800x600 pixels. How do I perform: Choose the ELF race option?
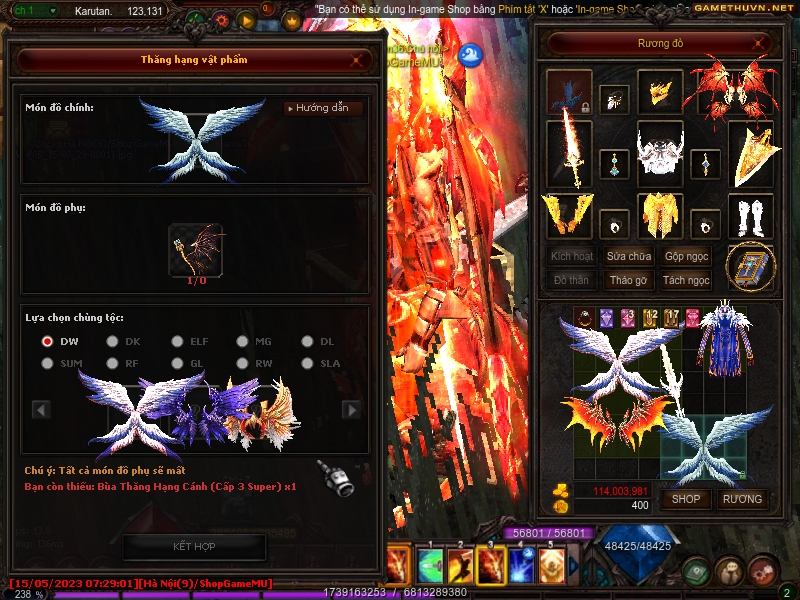[x=177, y=341]
